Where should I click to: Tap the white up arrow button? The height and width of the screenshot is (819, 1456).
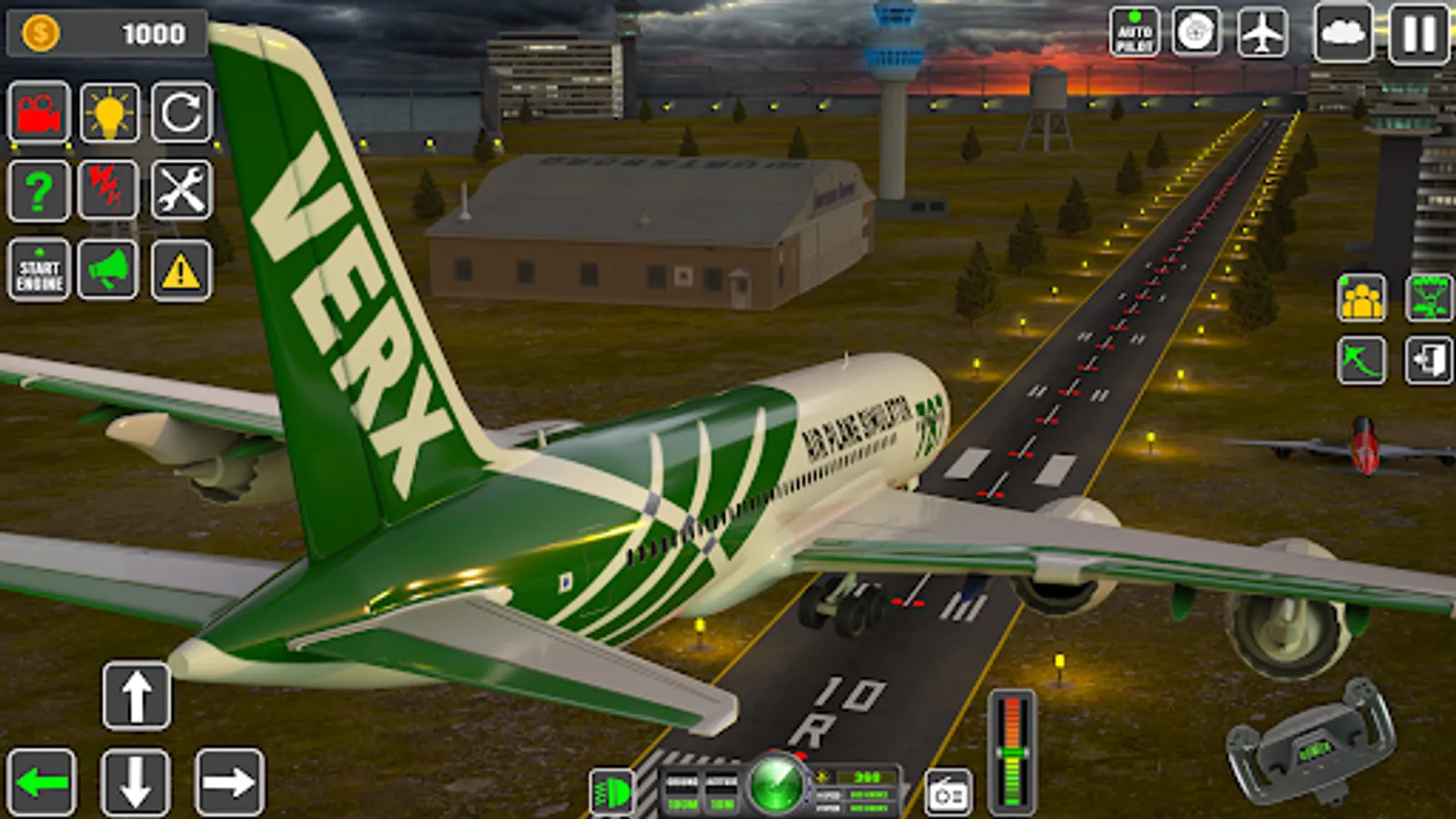click(136, 697)
